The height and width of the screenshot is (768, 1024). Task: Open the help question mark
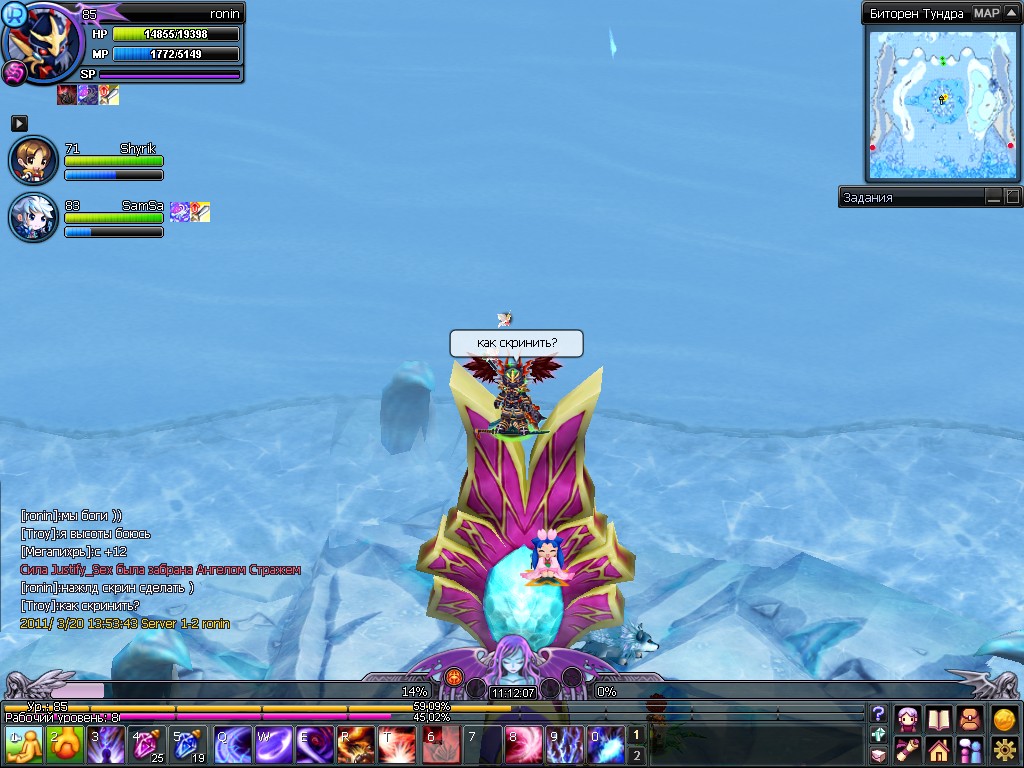[878, 713]
